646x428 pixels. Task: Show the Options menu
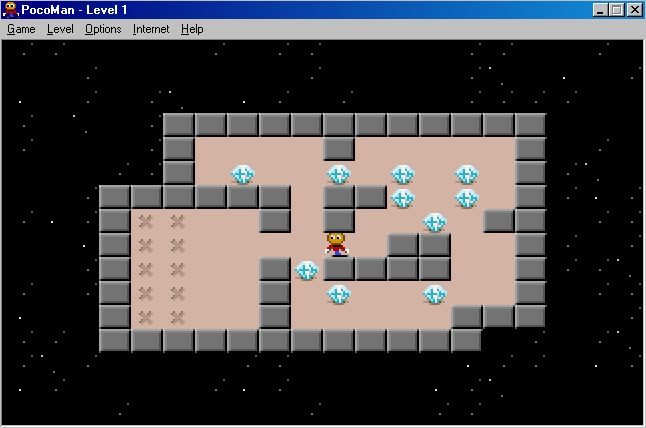pos(103,29)
